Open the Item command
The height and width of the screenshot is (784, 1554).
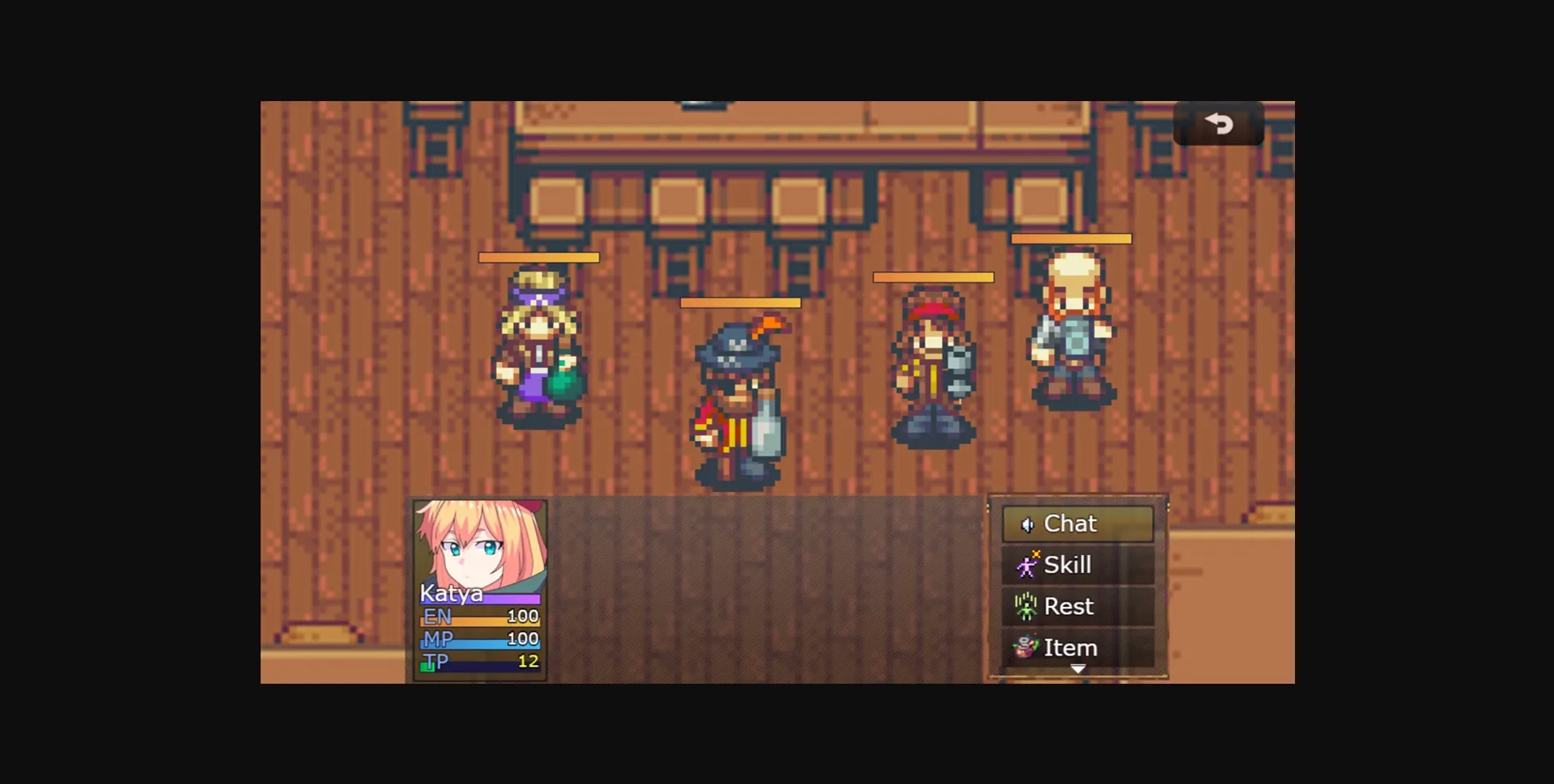coord(1070,647)
